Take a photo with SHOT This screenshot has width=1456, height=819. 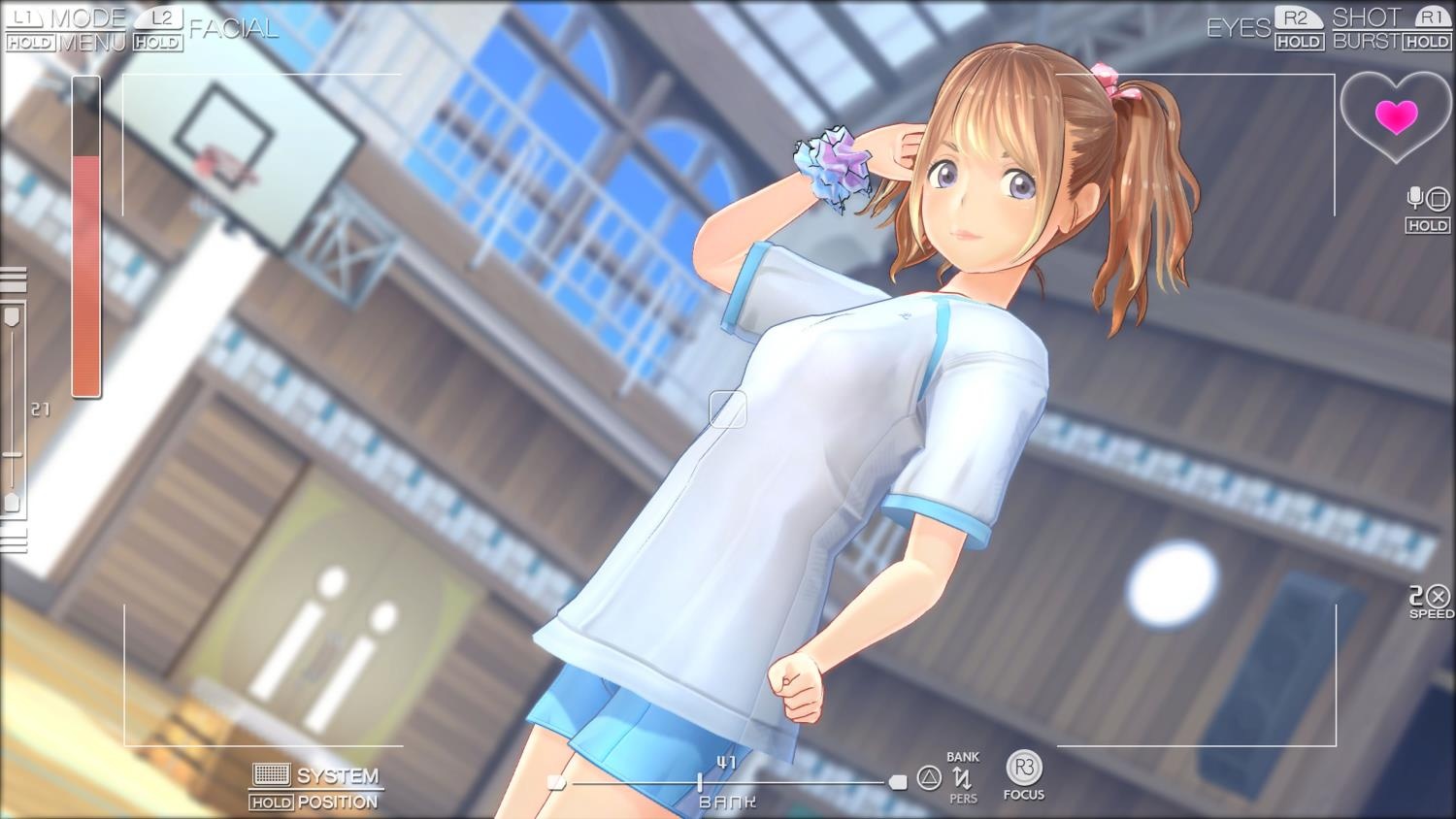point(1366,17)
